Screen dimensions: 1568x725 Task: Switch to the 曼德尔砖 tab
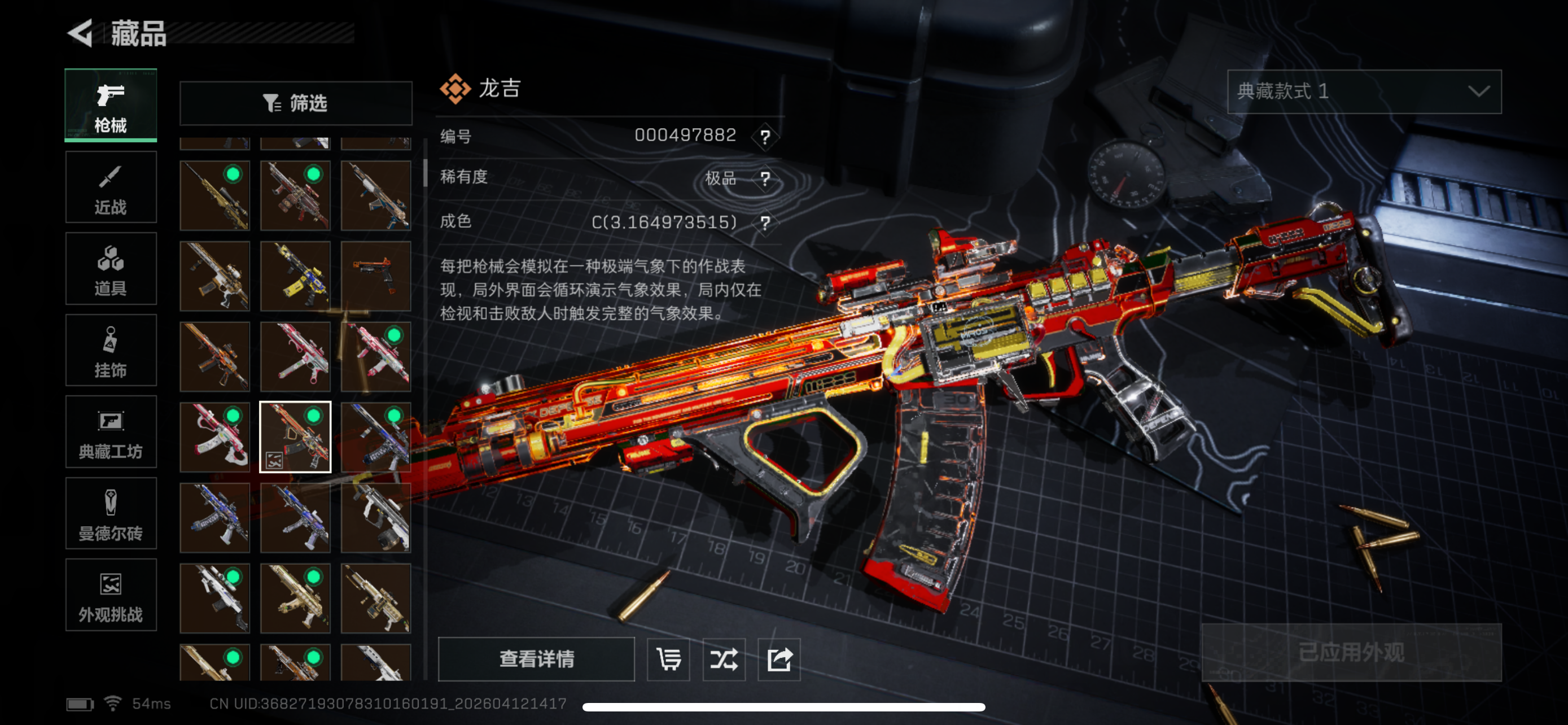111,514
